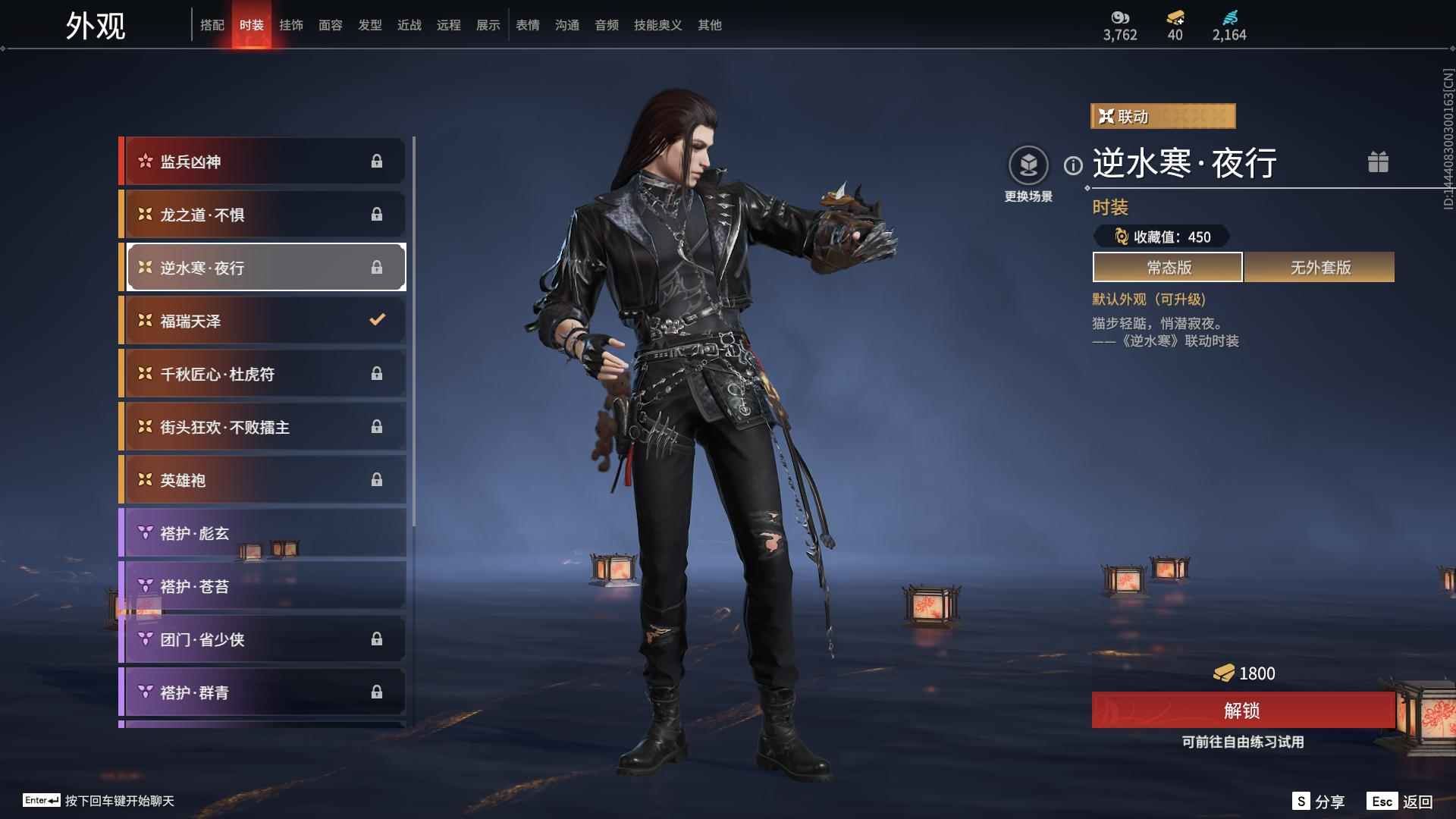The image size is (1456, 819).
Task: Switch to the 搭配 tab
Action: tap(212, 25)
